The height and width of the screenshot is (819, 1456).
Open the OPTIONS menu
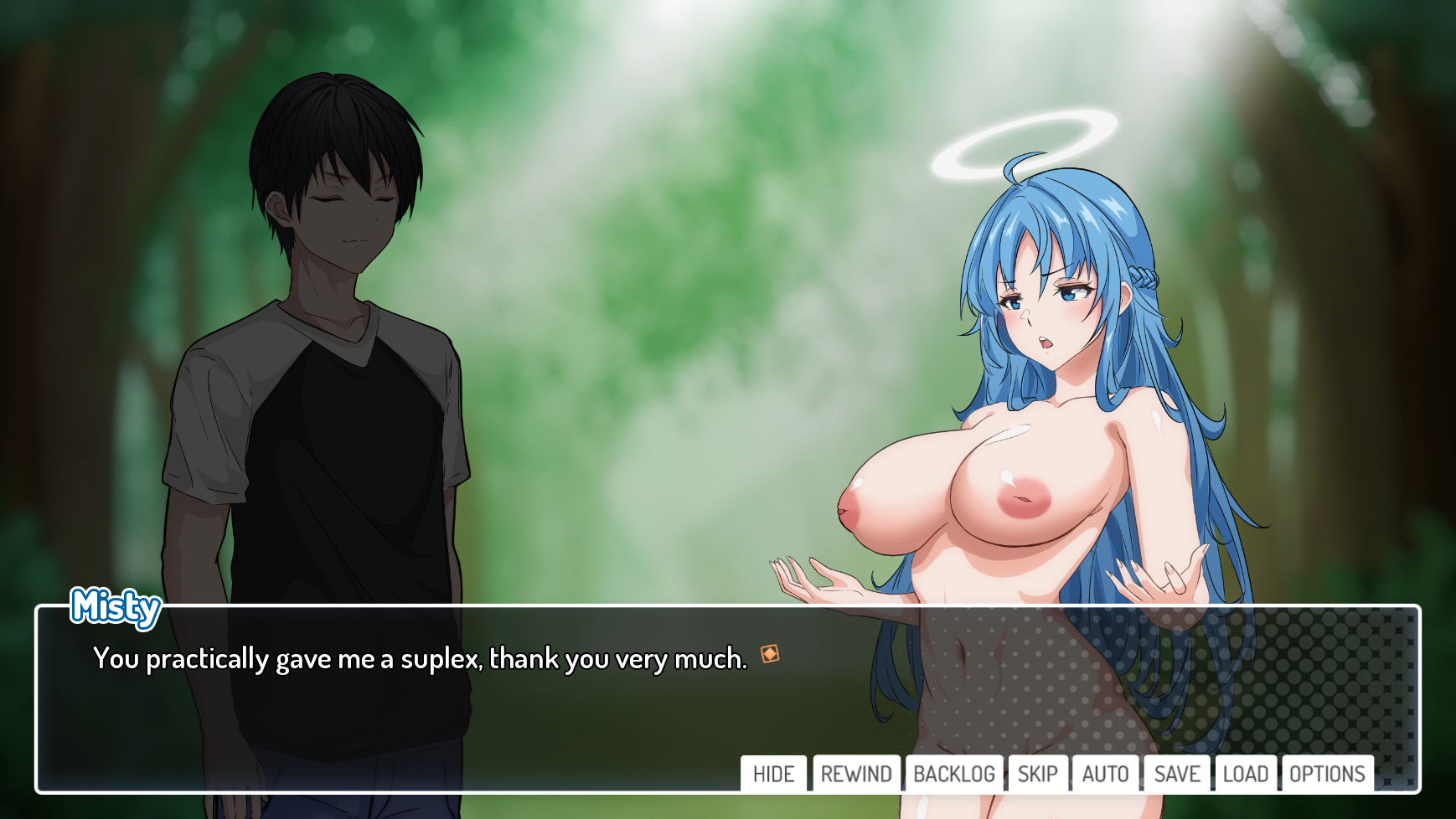click(1327, 774)
